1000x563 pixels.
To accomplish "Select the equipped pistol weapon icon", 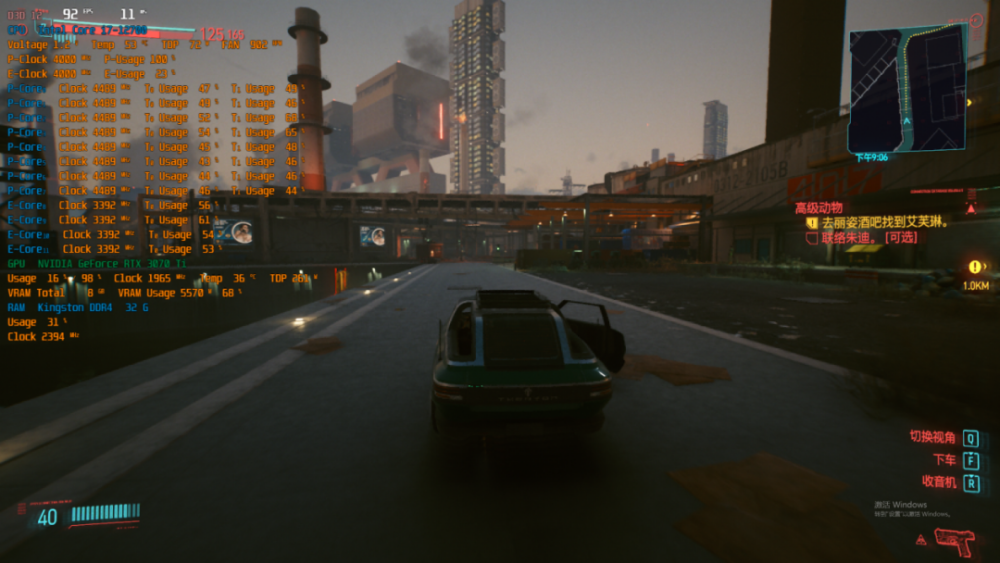I will pyautogui.click(x=953, y=541).
